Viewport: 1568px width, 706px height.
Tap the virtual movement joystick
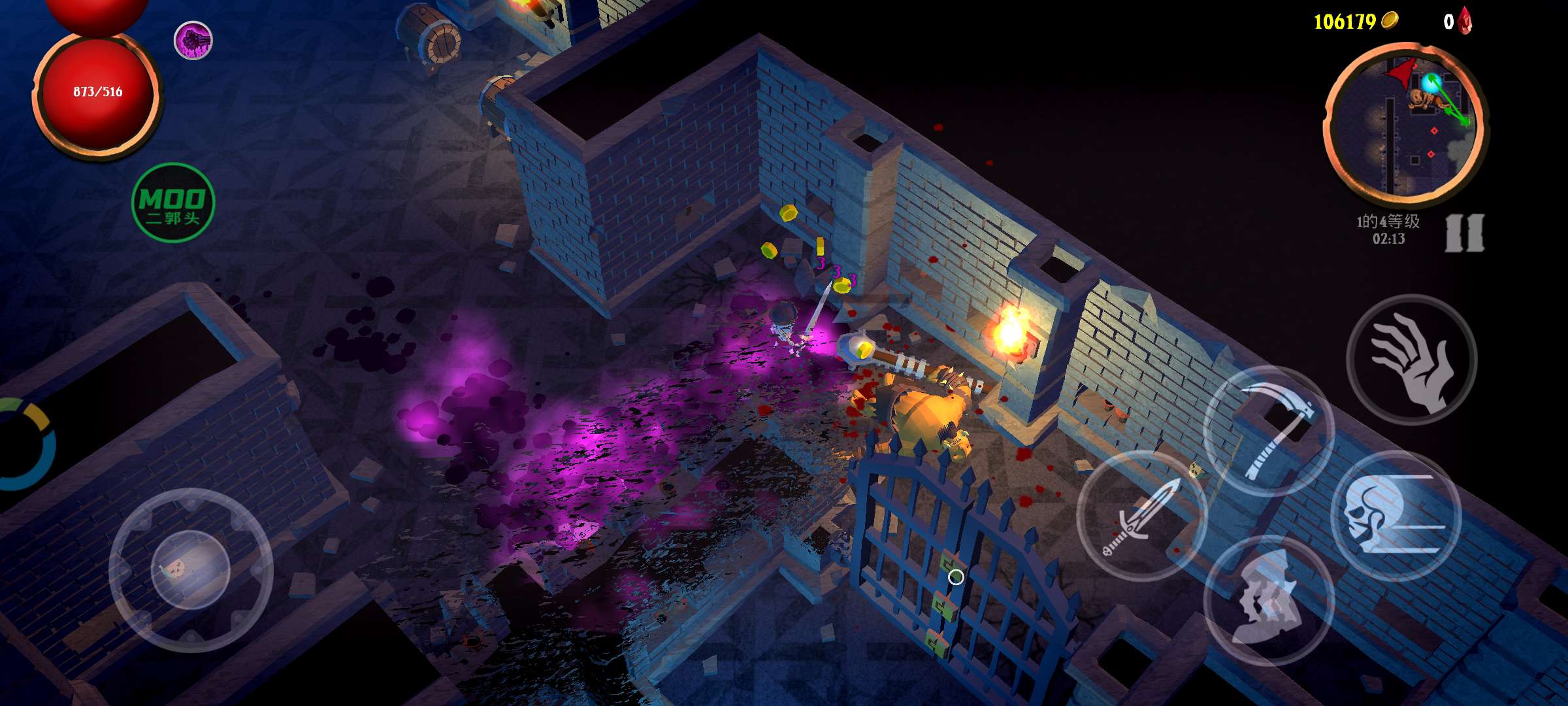[190, 570]
